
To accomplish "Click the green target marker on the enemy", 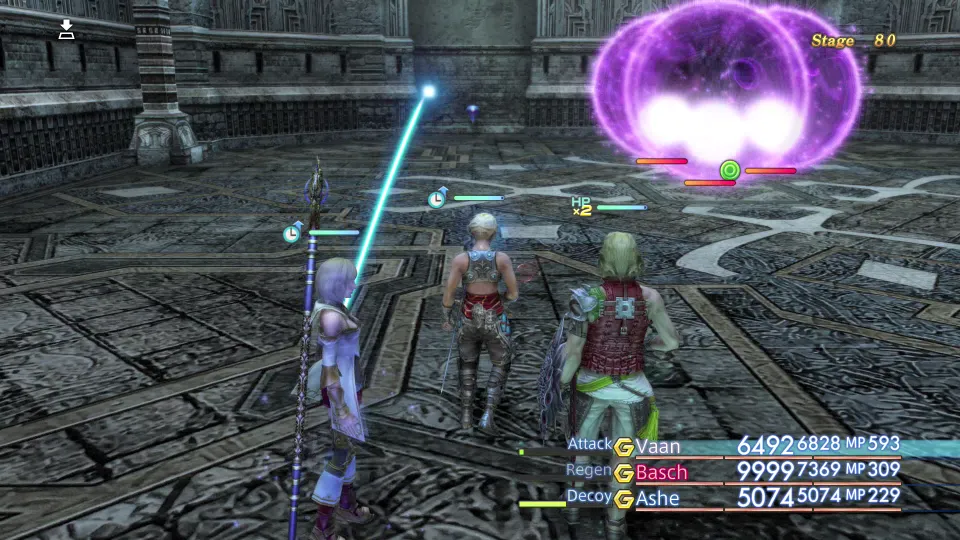I will pyautogui.click(x=730, y=170).
